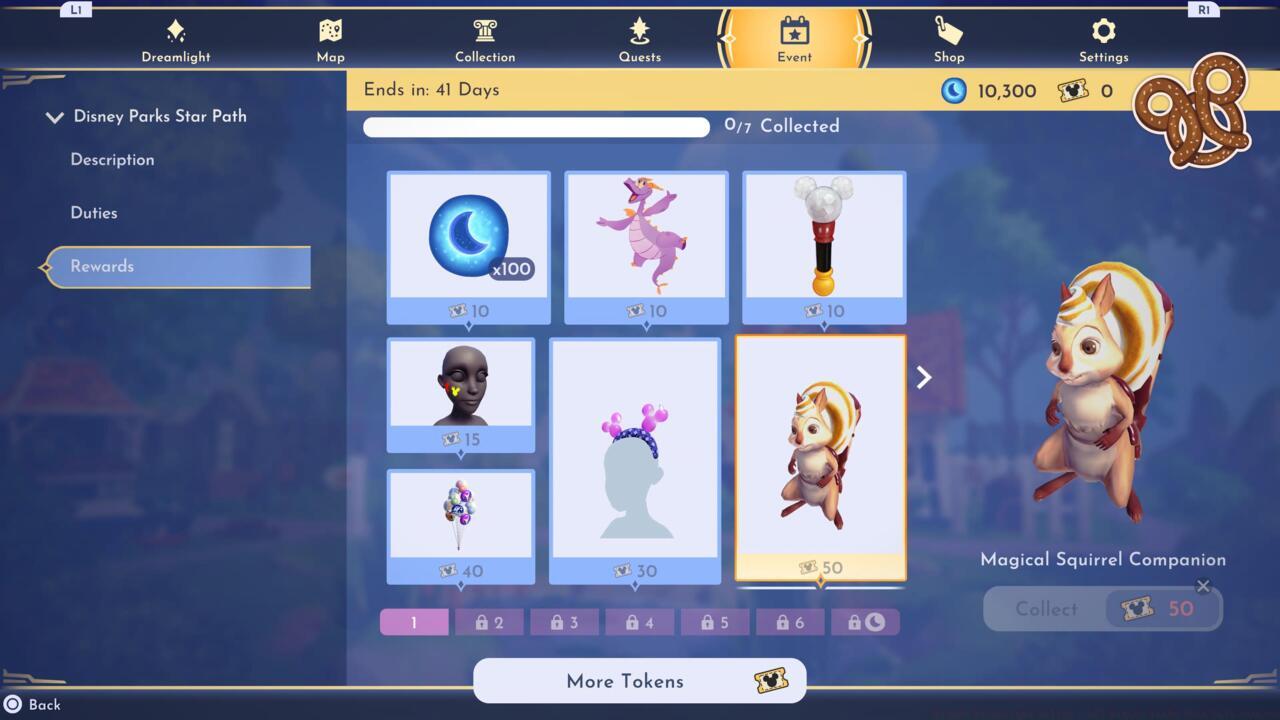Viewport: 1280px width, 720px height.
Task: Open the Dreamlight menu icon
Action: [x=176, y=33]
